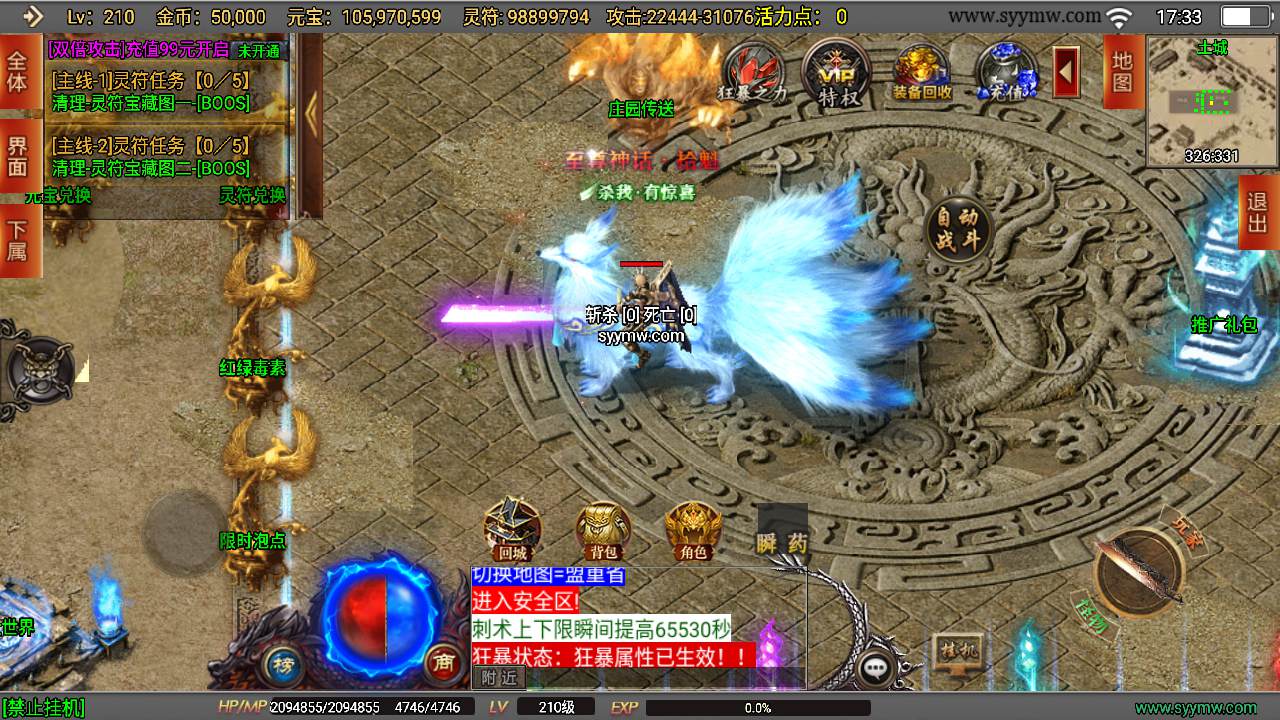Click the 退出 exit button
Screen dimensions: 1280x720
click(x=1258, y=212)
